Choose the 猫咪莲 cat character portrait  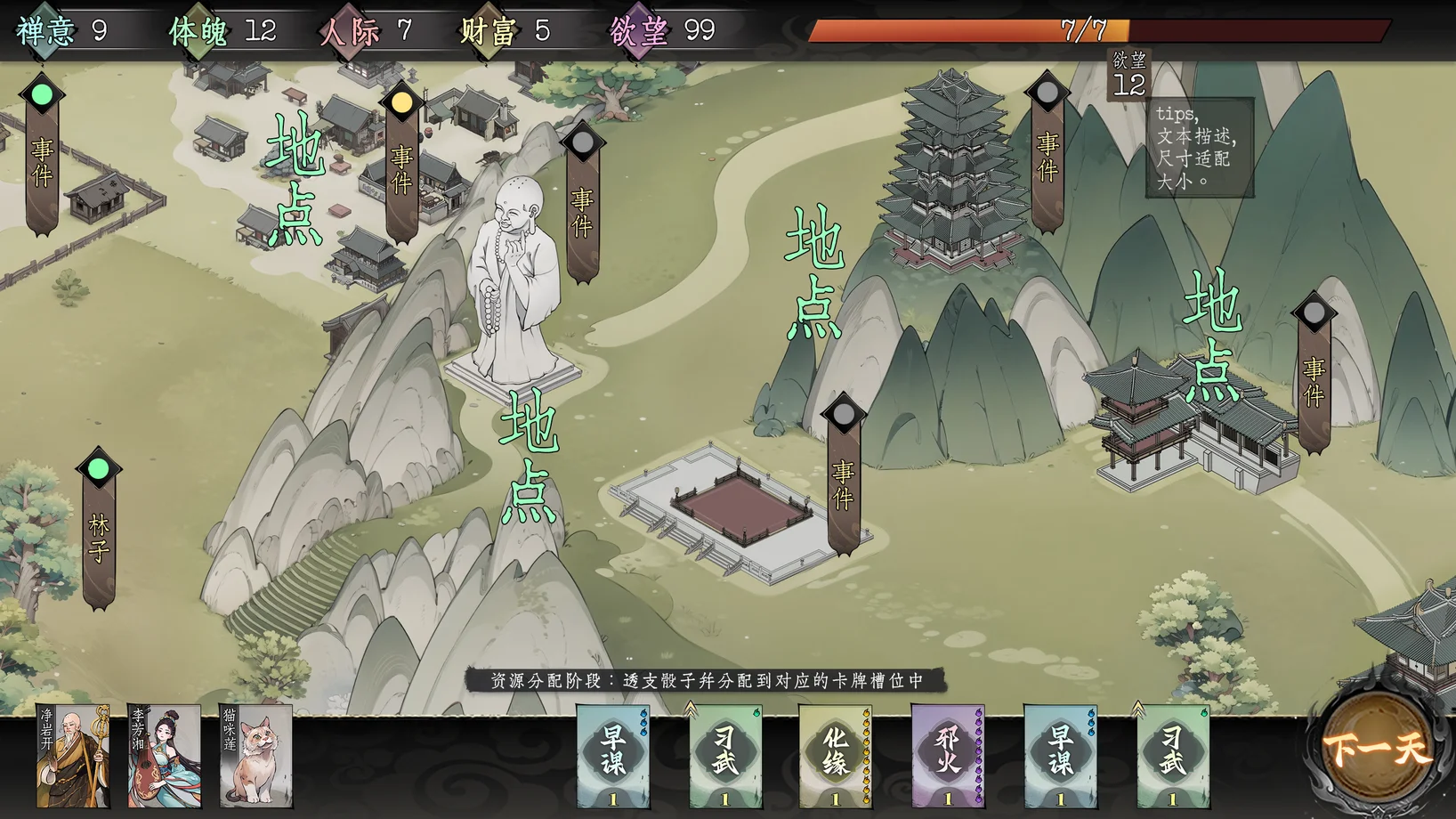[256, 756]
